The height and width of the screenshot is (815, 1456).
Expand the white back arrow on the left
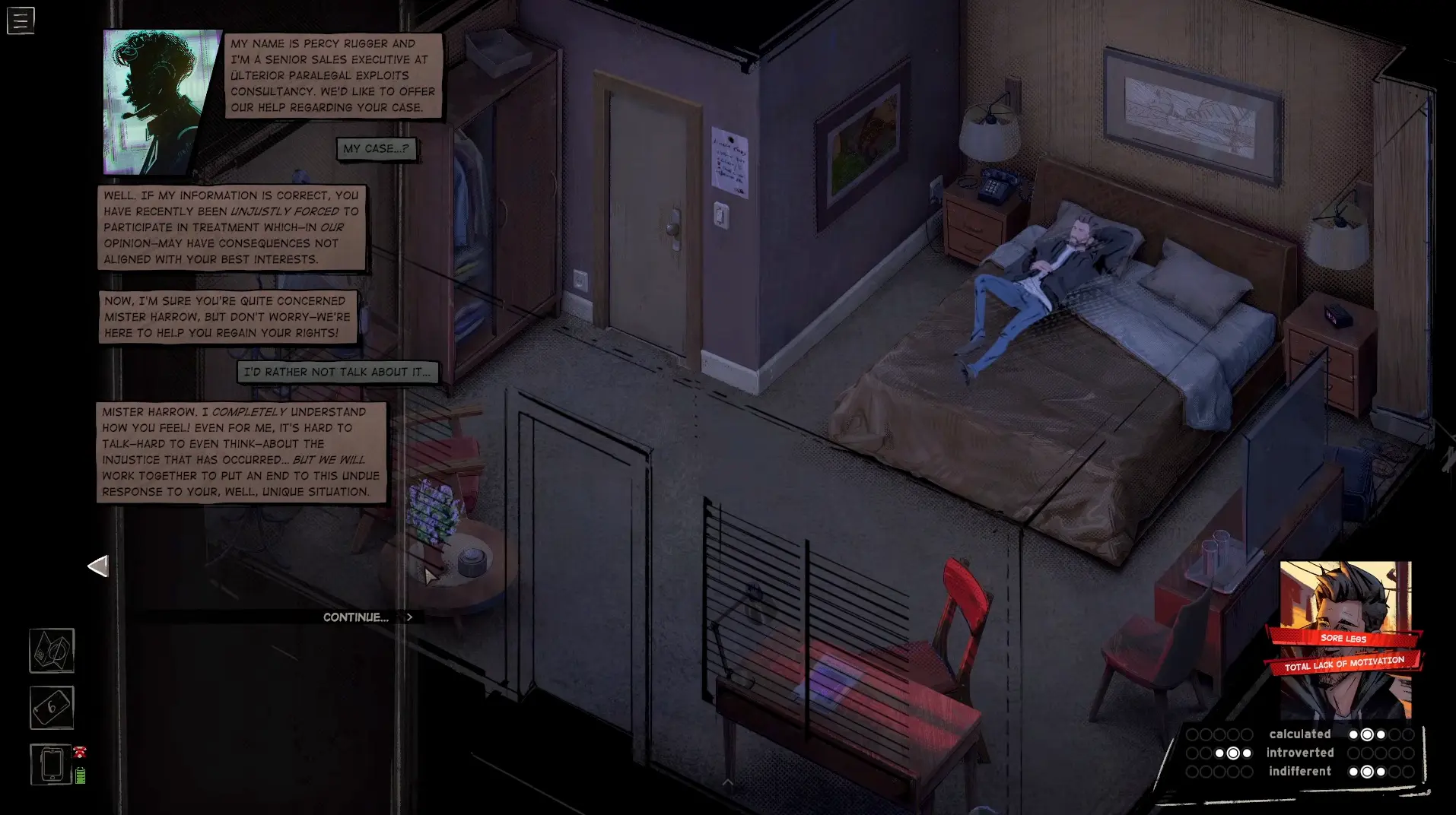coord(97,566)
